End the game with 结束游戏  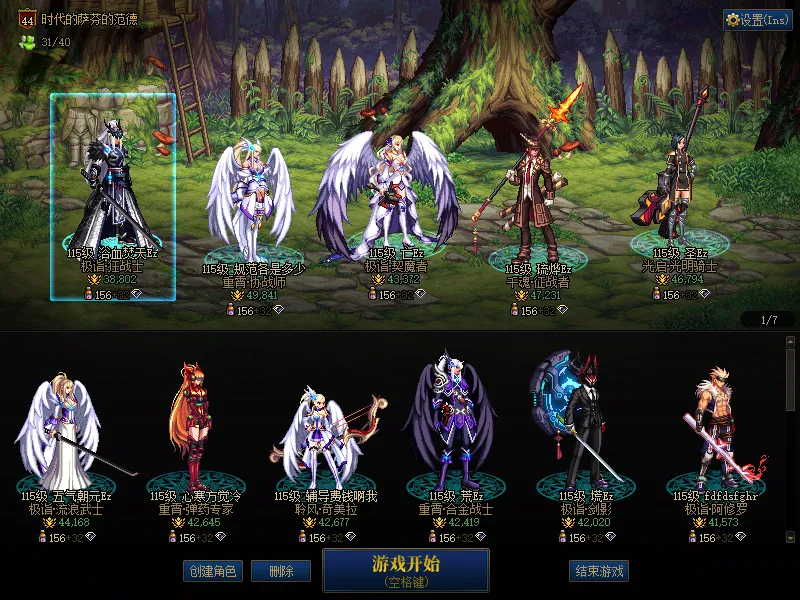pos(599,571)
